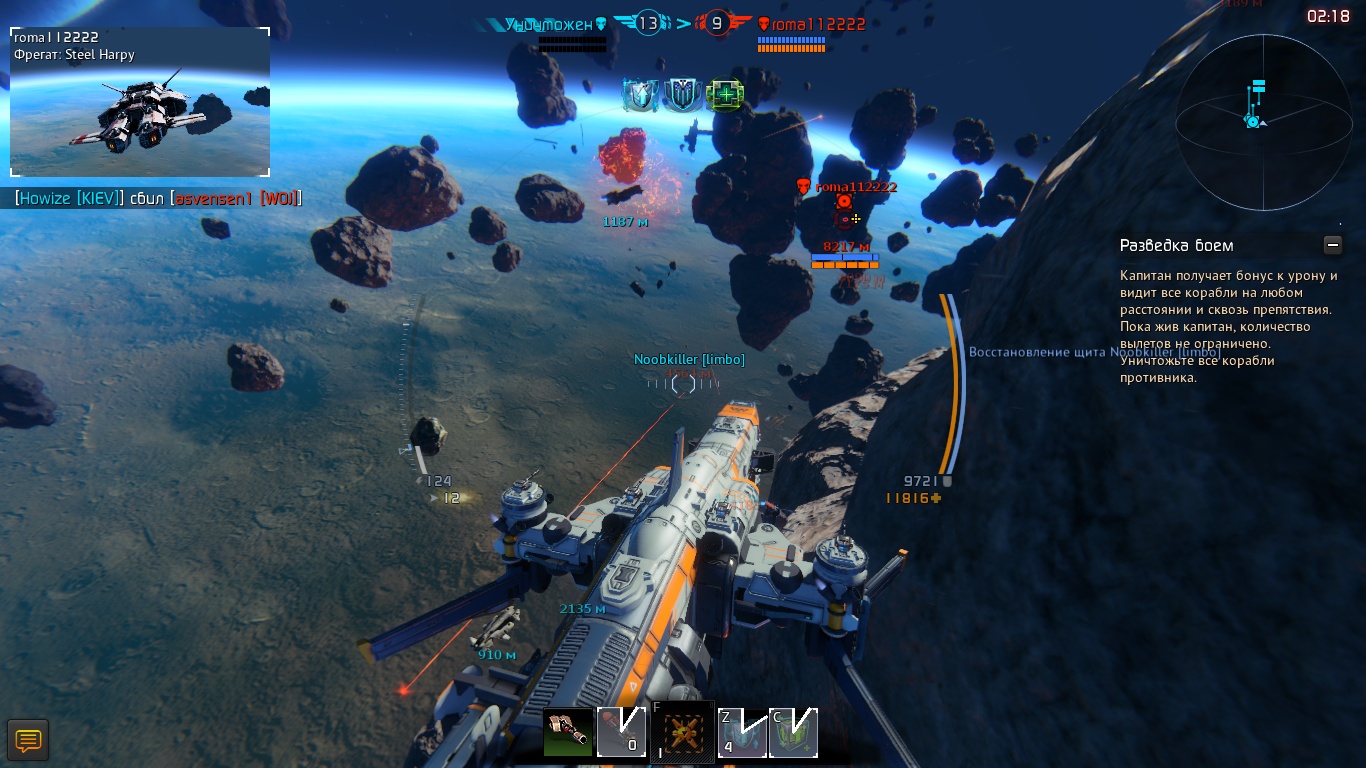This screenshot has height=768, width=1366.
Task: Click the blue winged shield buff icon
Action: pyautogui.click(x=682, y=95)
